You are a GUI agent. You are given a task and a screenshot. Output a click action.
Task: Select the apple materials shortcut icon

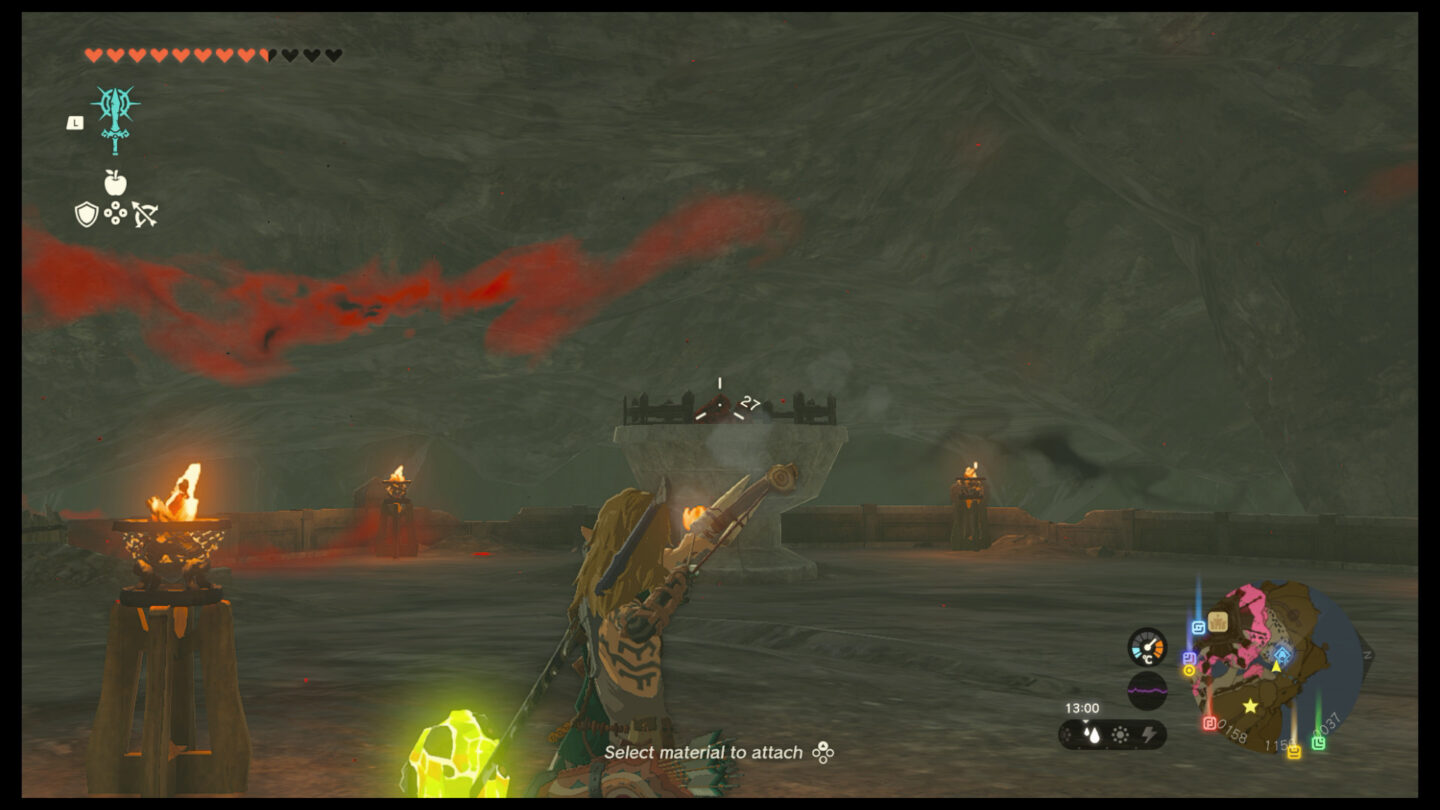click(115, 182)
